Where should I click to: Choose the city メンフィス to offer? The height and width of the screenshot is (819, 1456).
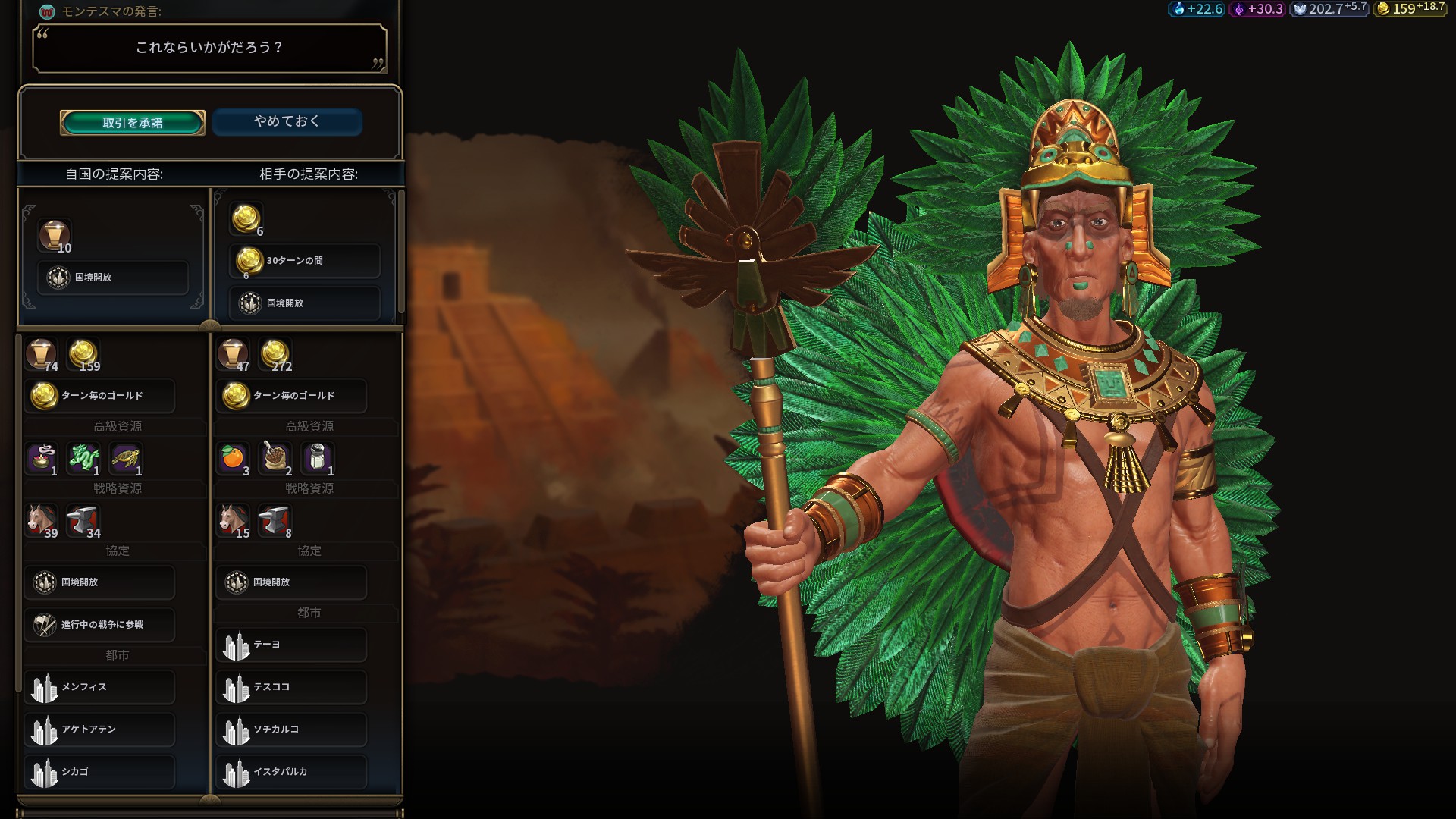pyautogui.click(x=100, y=687)
